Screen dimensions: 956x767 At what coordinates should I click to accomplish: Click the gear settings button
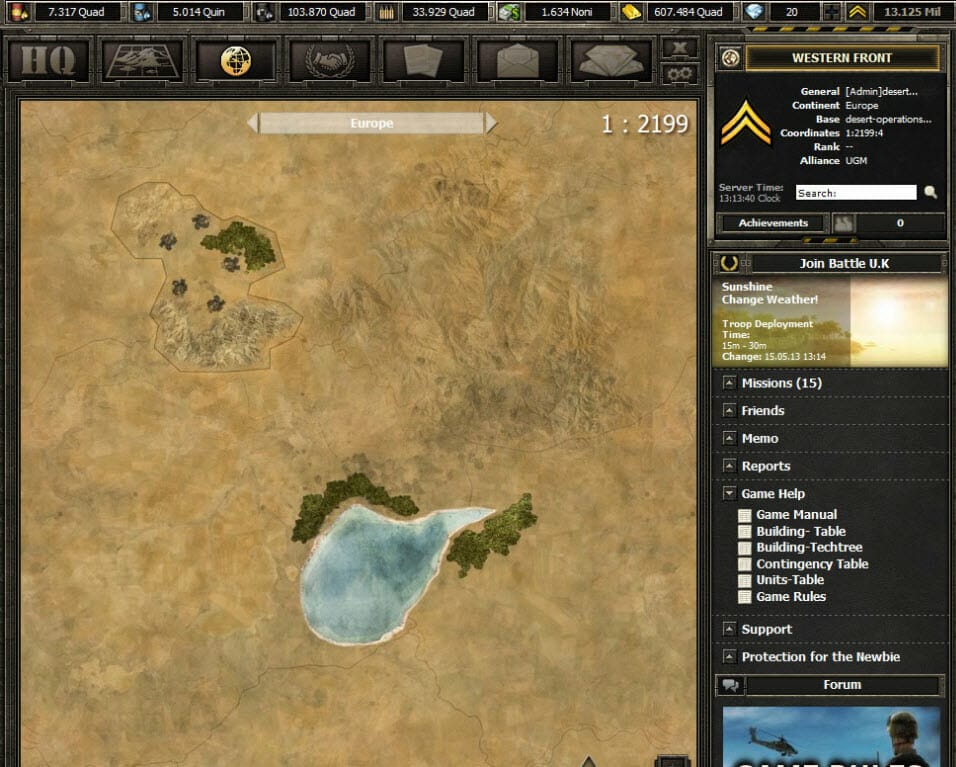[680, 73]
